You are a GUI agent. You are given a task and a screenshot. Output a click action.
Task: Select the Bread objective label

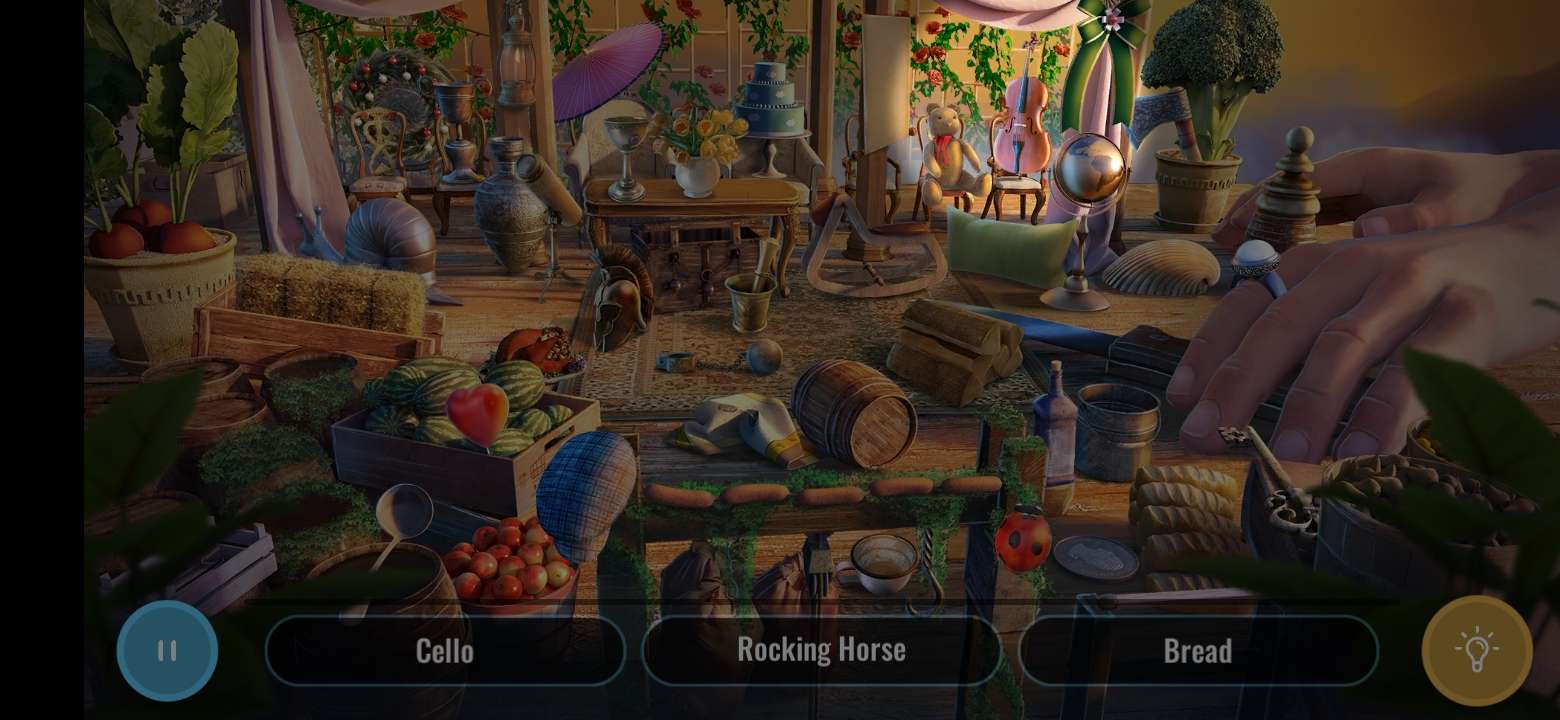[1197, 650]
